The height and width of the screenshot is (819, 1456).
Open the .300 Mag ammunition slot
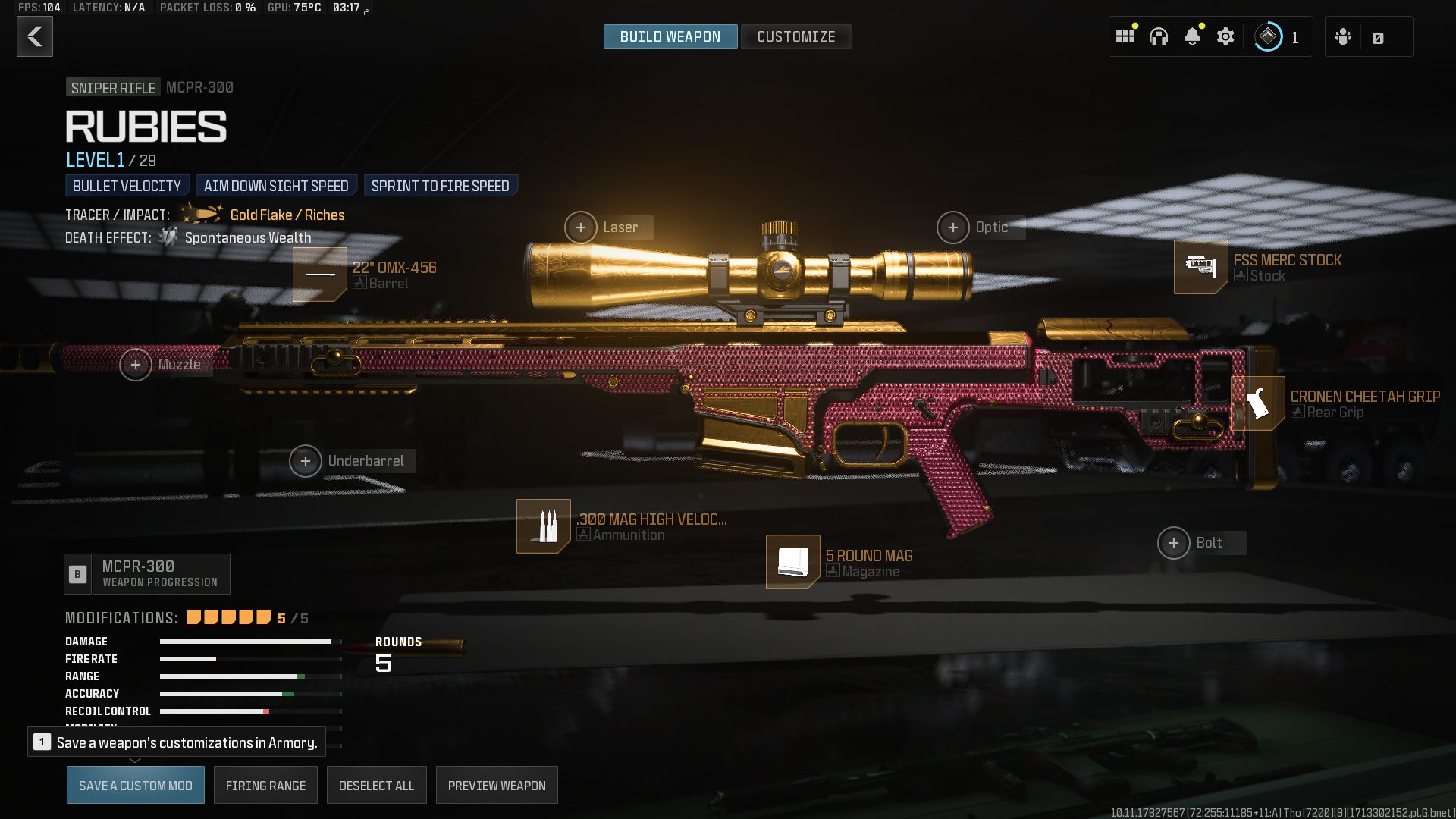pyautogui.click(x=544, y=526)
